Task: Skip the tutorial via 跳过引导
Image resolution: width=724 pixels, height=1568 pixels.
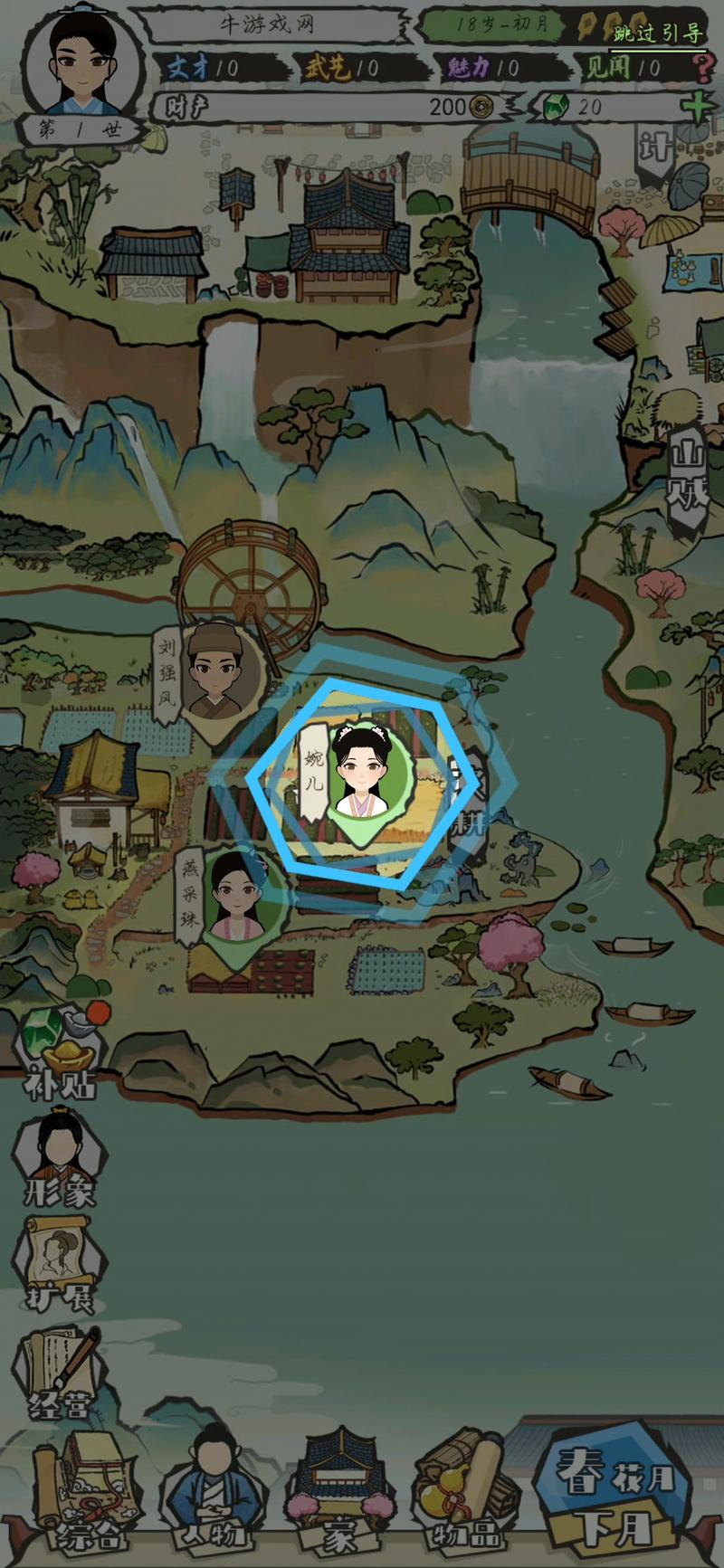Action: point(658,34)
